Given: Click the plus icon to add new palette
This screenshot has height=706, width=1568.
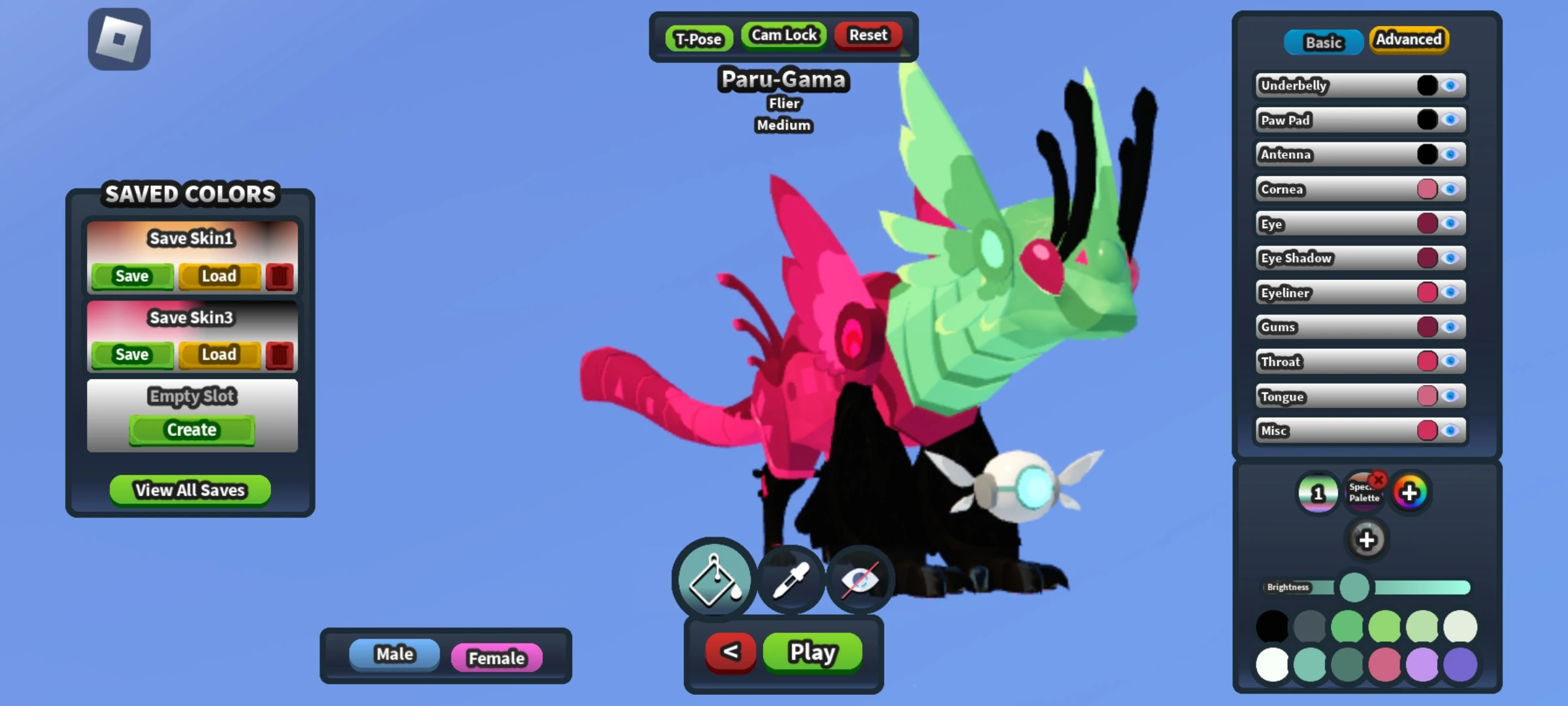Looking at the screenshot, I should click(x=1368, y=539).
